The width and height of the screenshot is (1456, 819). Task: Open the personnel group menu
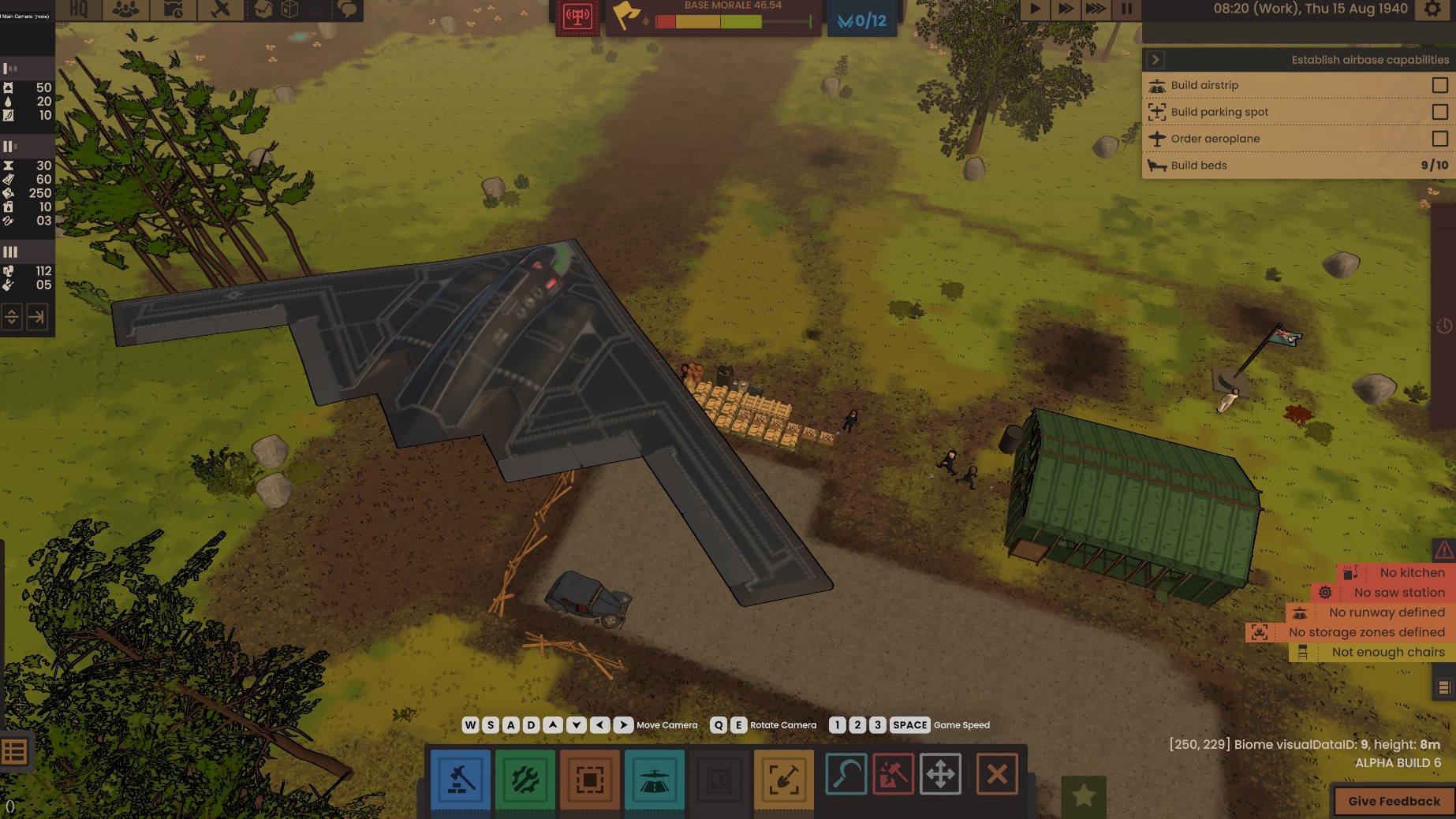[x=125, y=9]
